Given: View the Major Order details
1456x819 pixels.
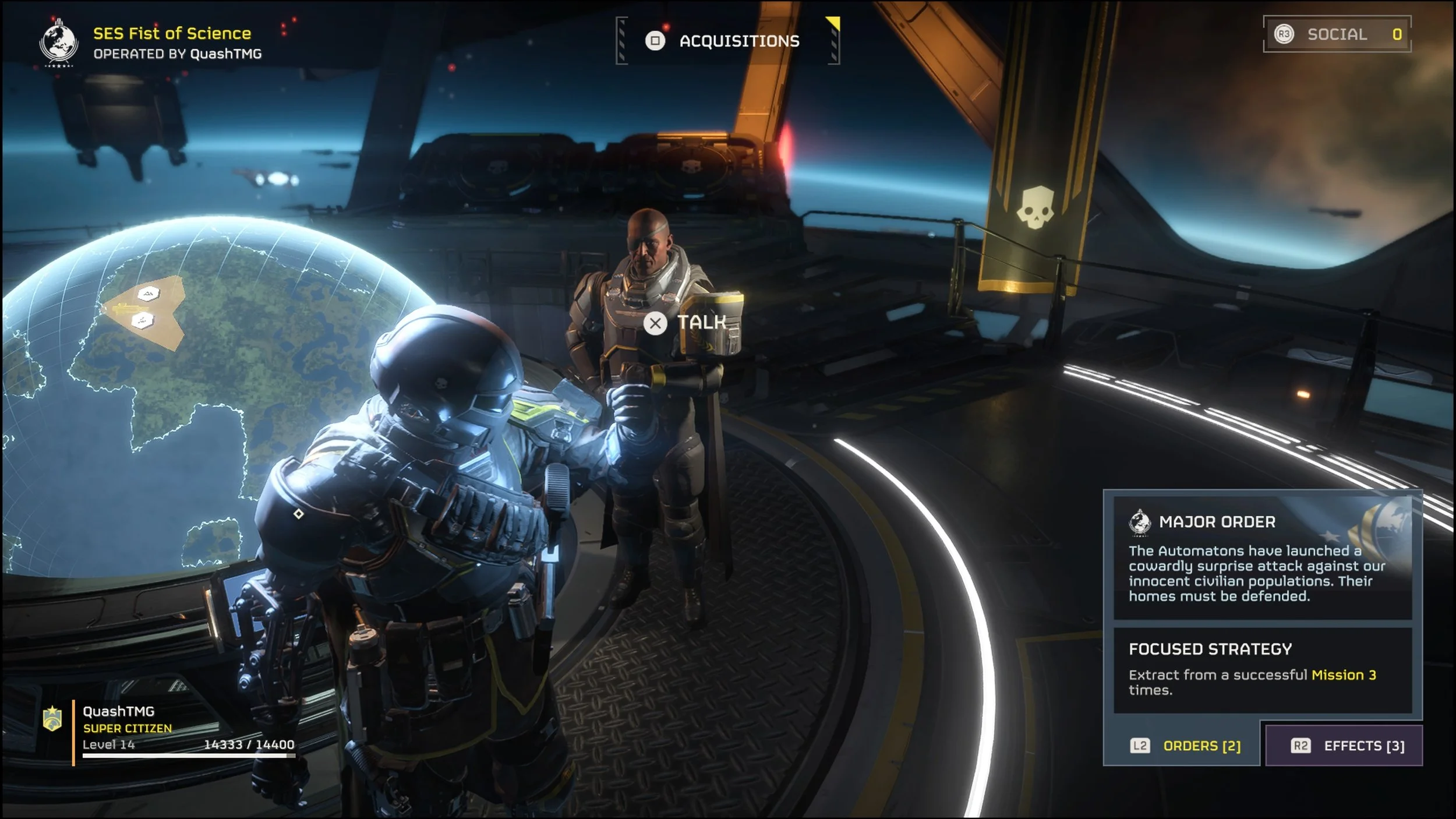Looking at the screenshot, I should point(1262,557).
